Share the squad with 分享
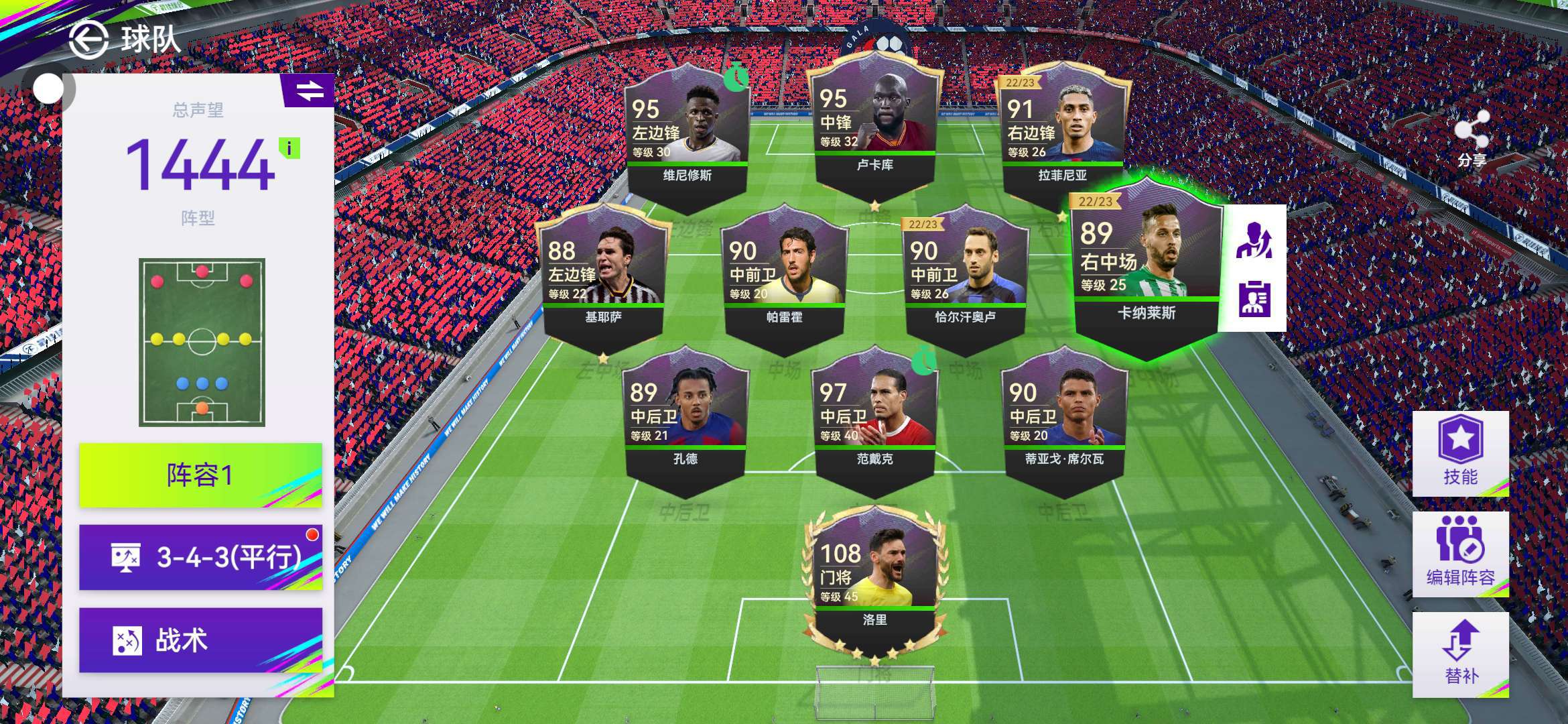The width and height of the screenshot is (1568, 724). [1472, 139]
